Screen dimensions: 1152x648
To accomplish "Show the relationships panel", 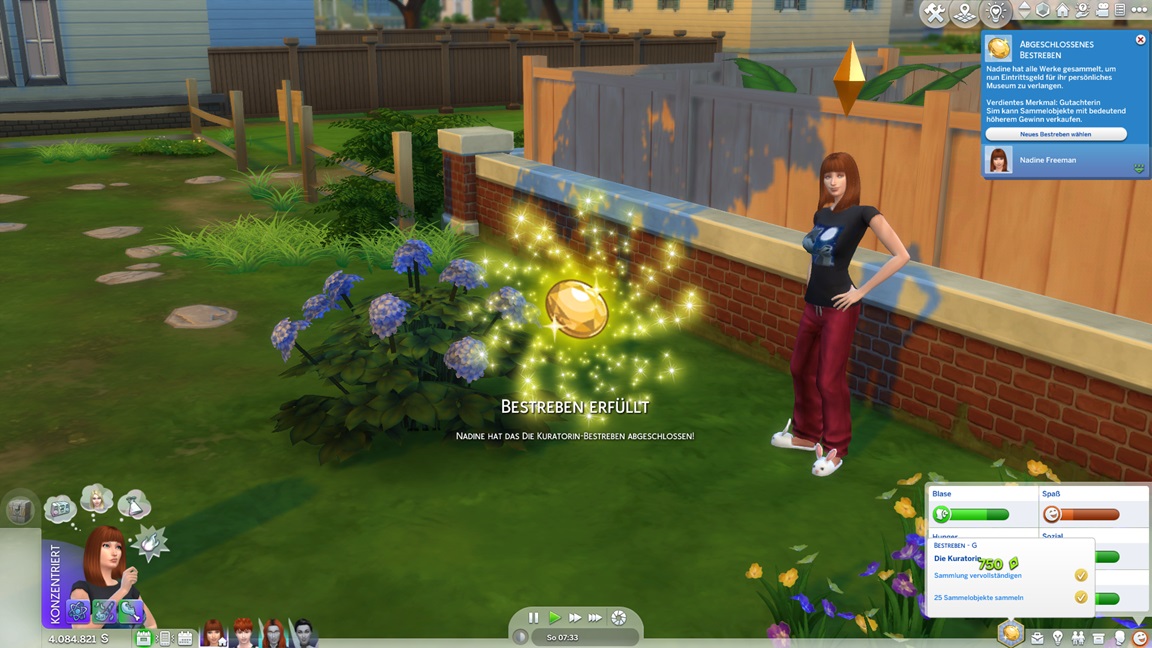I will [1078, 637].
